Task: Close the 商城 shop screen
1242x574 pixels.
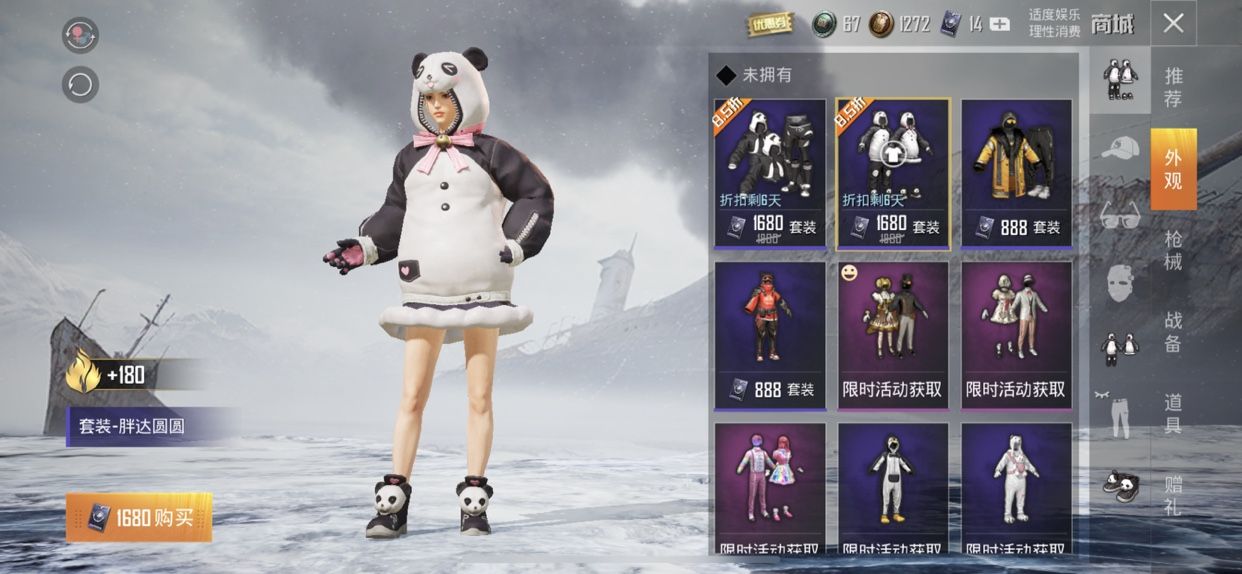Action: tap(1173, 24)
